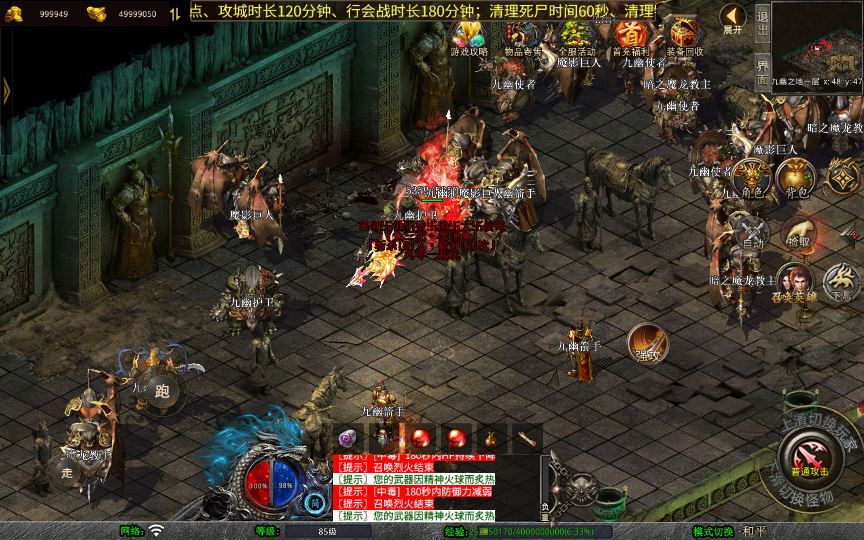Tap the 拾取 pick-up button
The width and height of the screenshot is (864, 540).
pyautogui.click(x=797, y=233)
